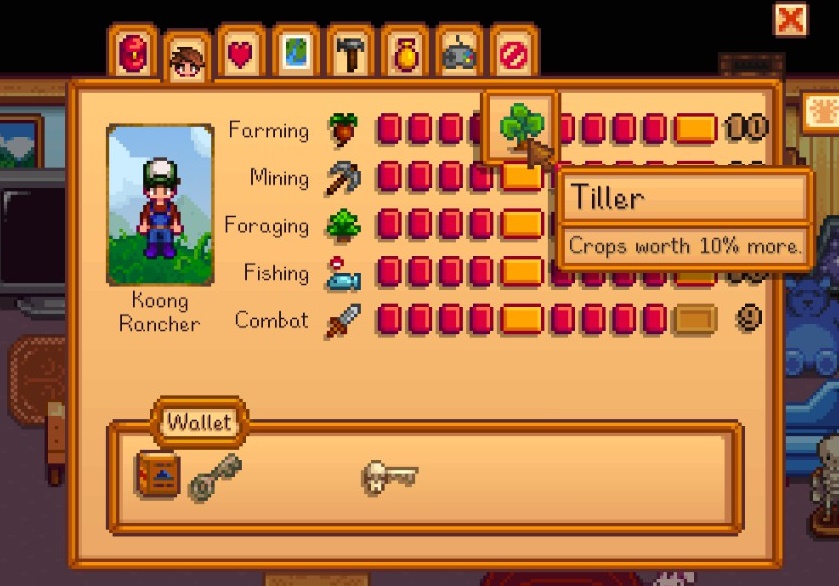Click the Dwarvish Translation Guide book
839x586 pixels.
click(x=158, y=475)
